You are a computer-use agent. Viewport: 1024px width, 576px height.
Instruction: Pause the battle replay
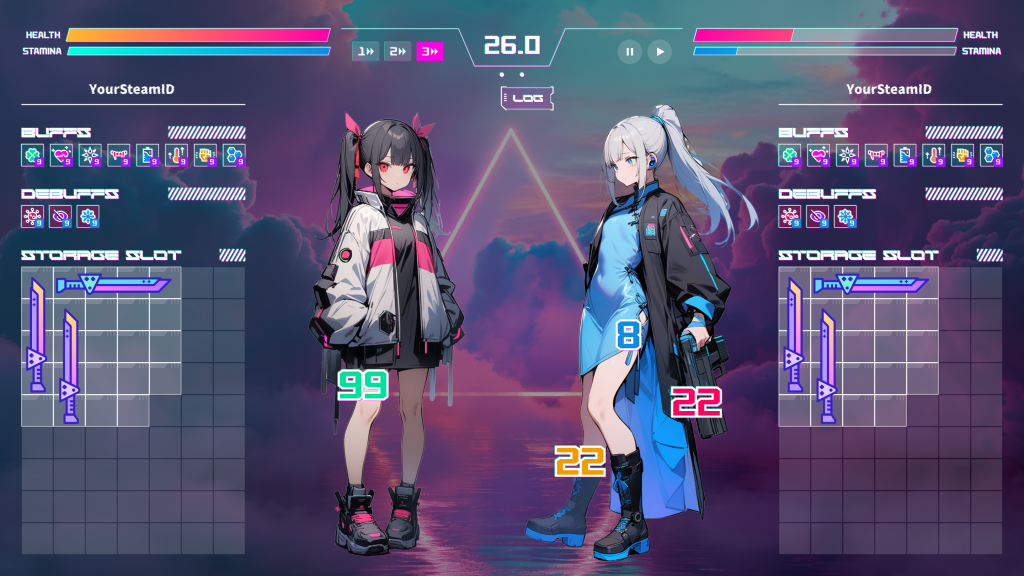pyautogui.click(x=629, y=51)
